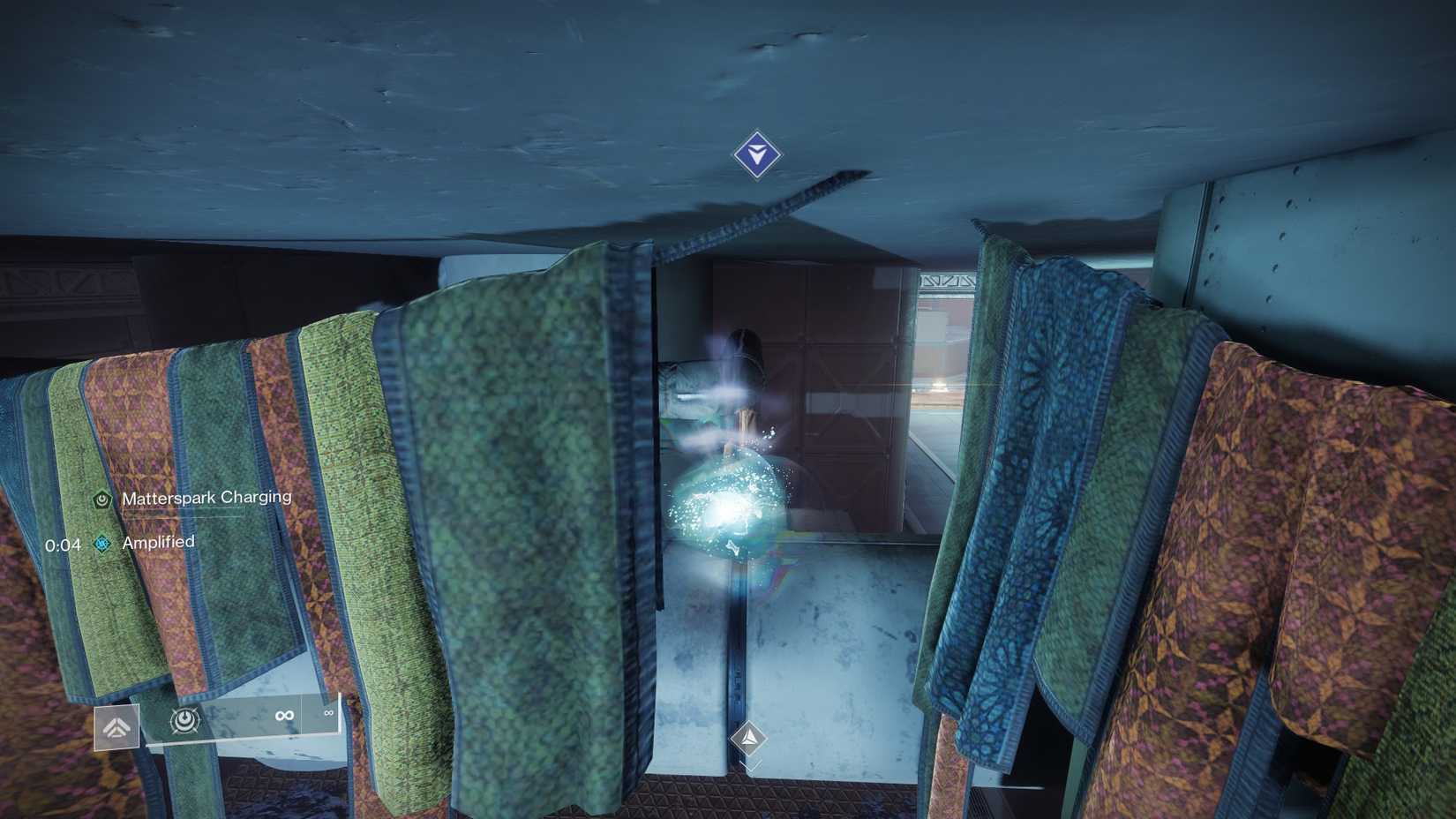Toggle the class ability box highlight
This screenshot has width=1456, height=819.
(x=119, y=725)
